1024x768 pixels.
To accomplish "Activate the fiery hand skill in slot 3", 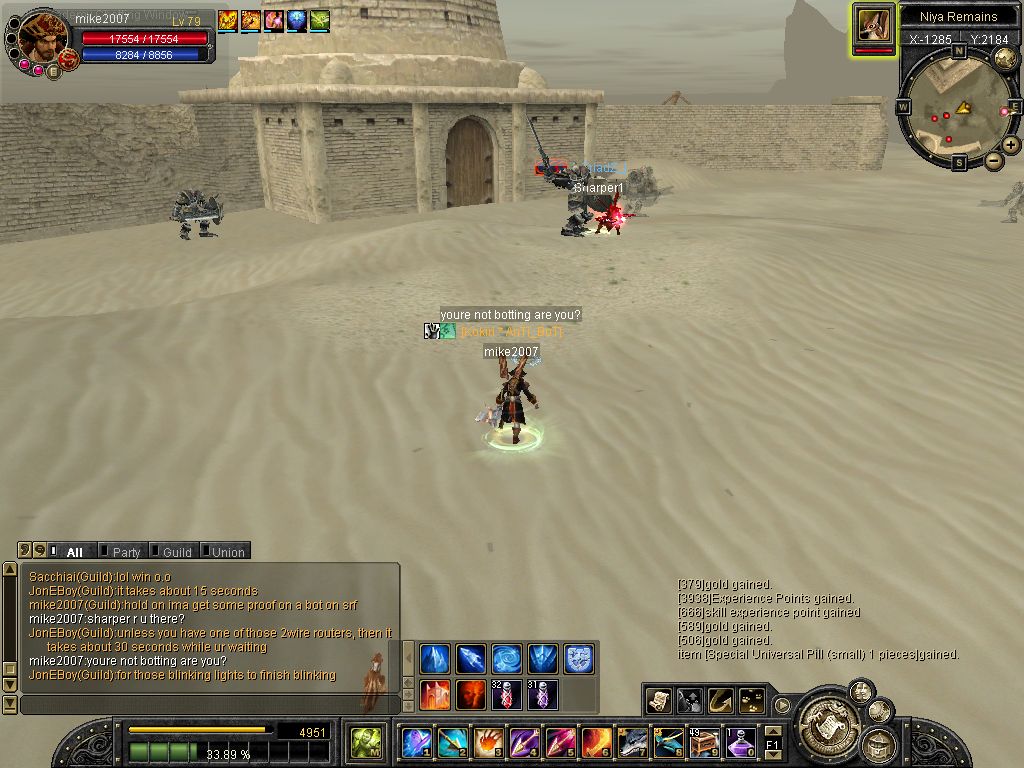I will coord(488,742).
